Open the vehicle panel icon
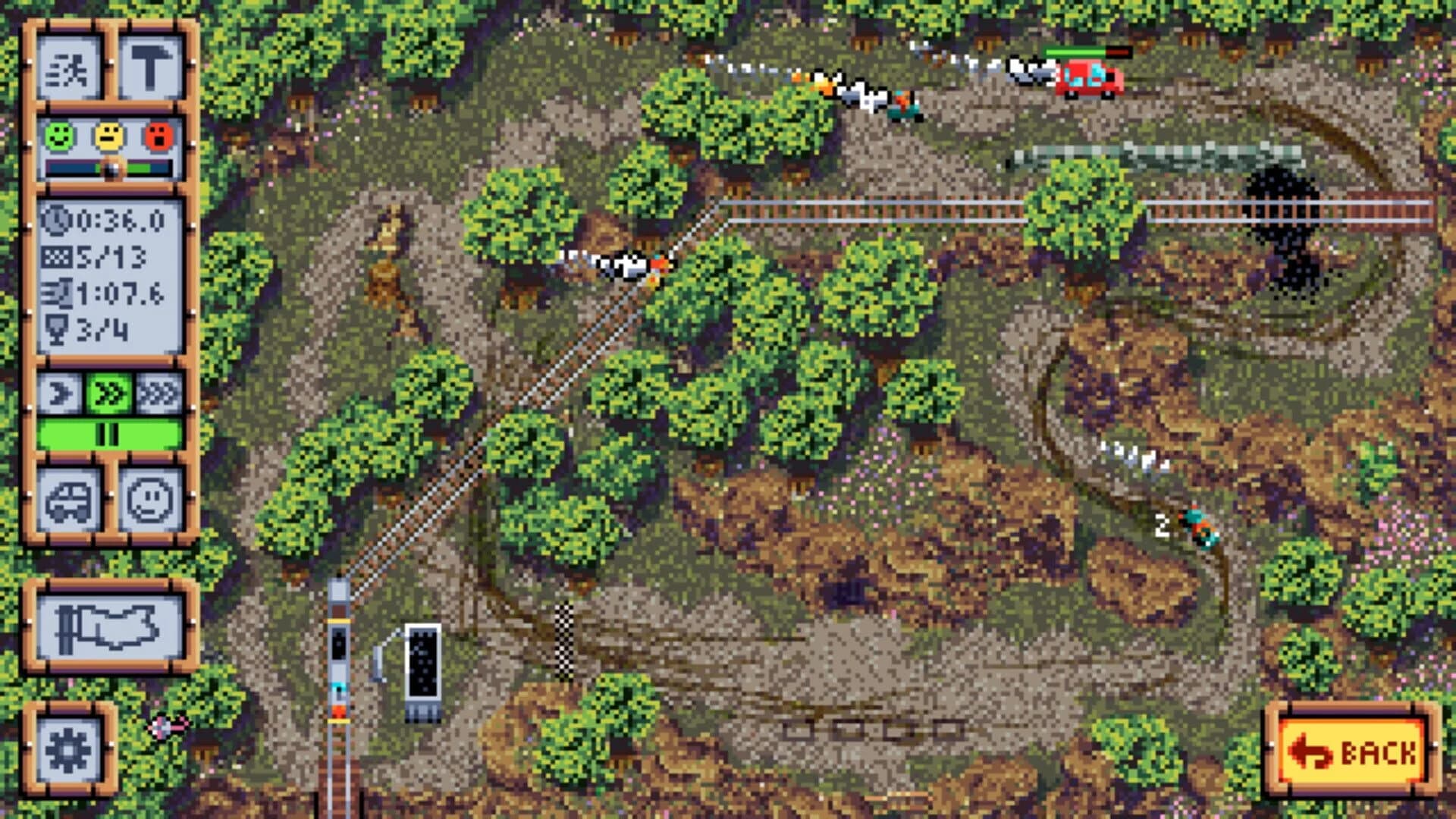This screenshot has width=1456, height=819. pos(70,497)
